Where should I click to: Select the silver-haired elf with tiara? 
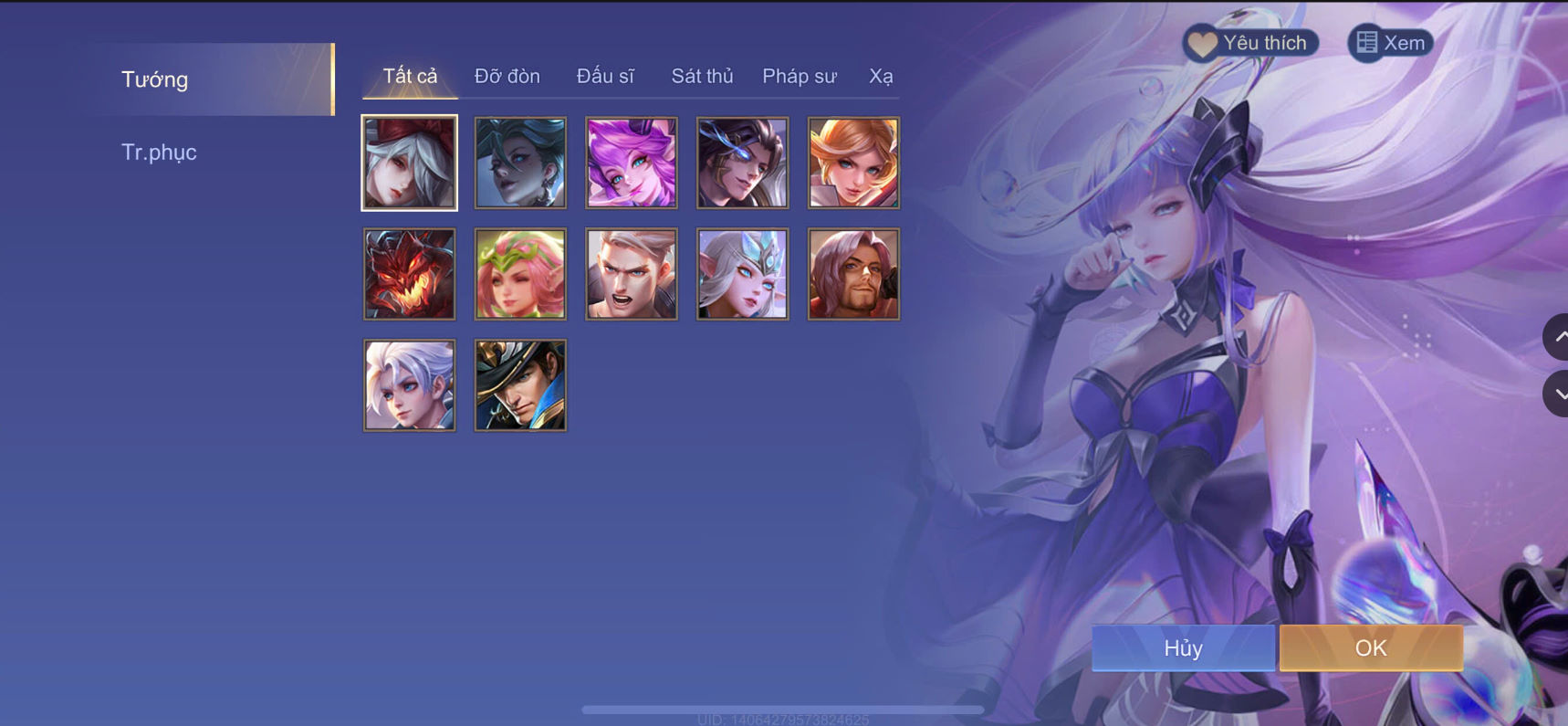click(742, 273)
